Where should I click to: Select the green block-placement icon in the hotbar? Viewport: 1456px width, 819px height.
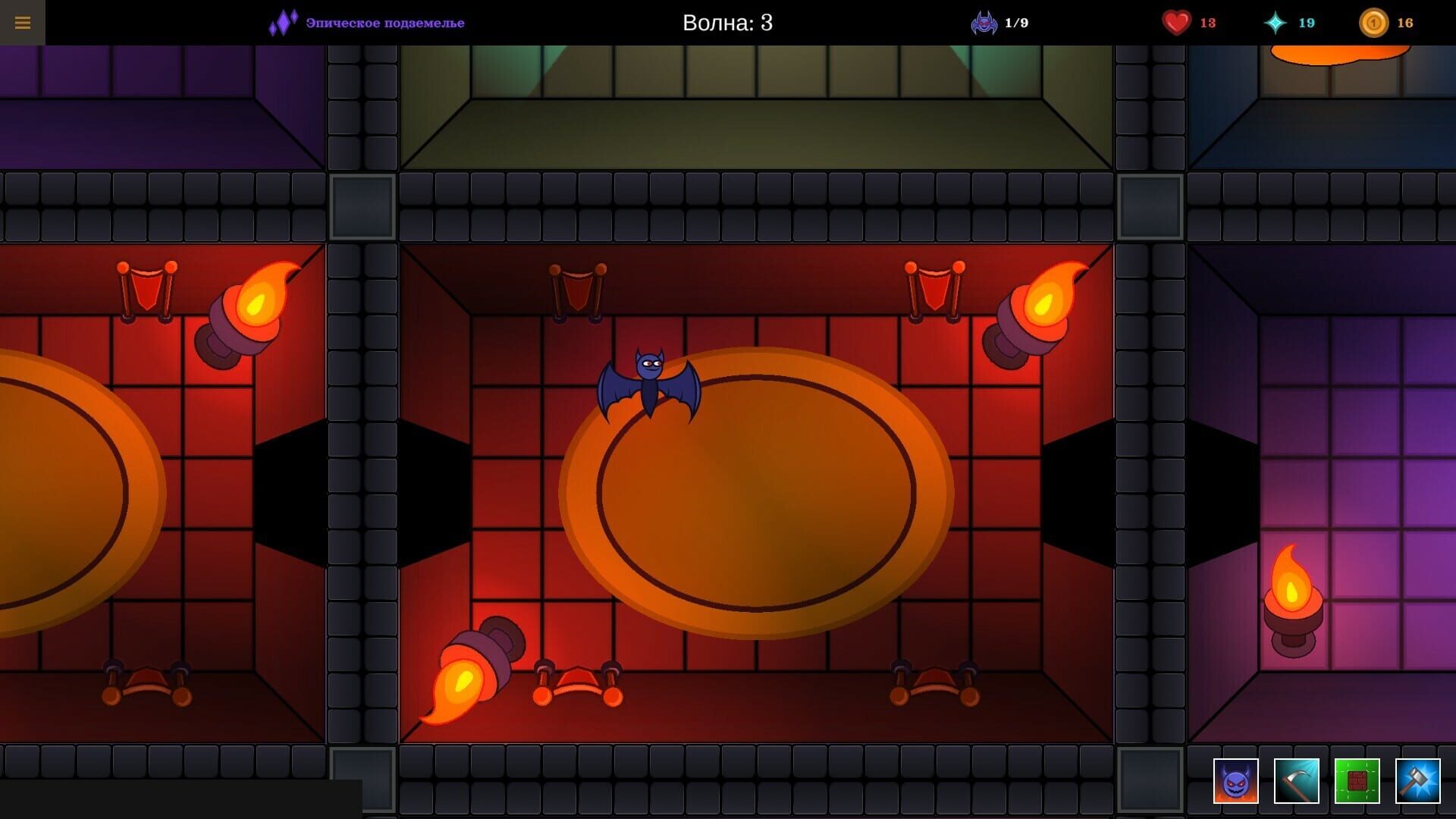1358,780
